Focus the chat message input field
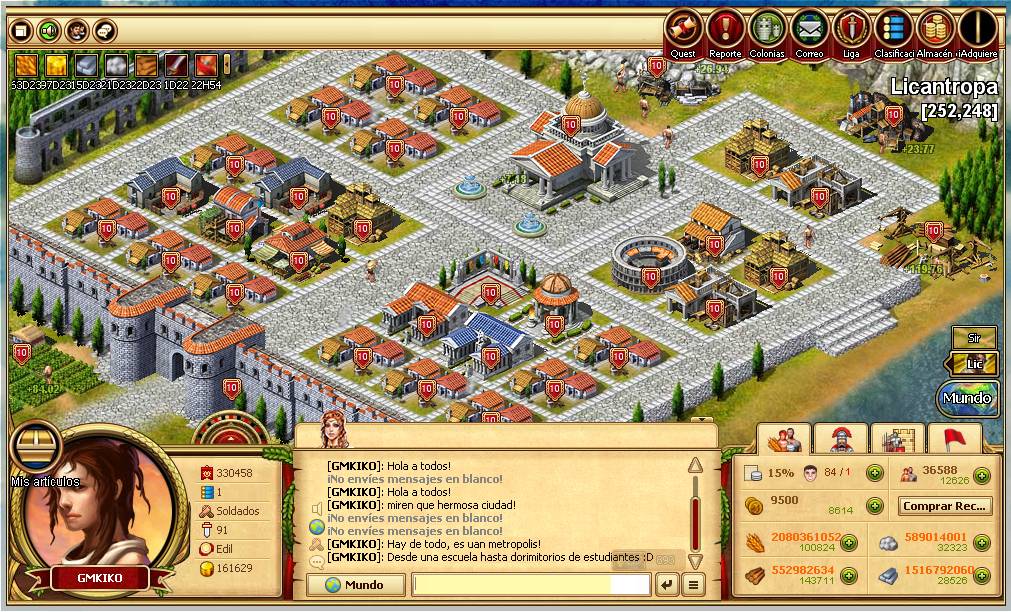 point(530,584)
